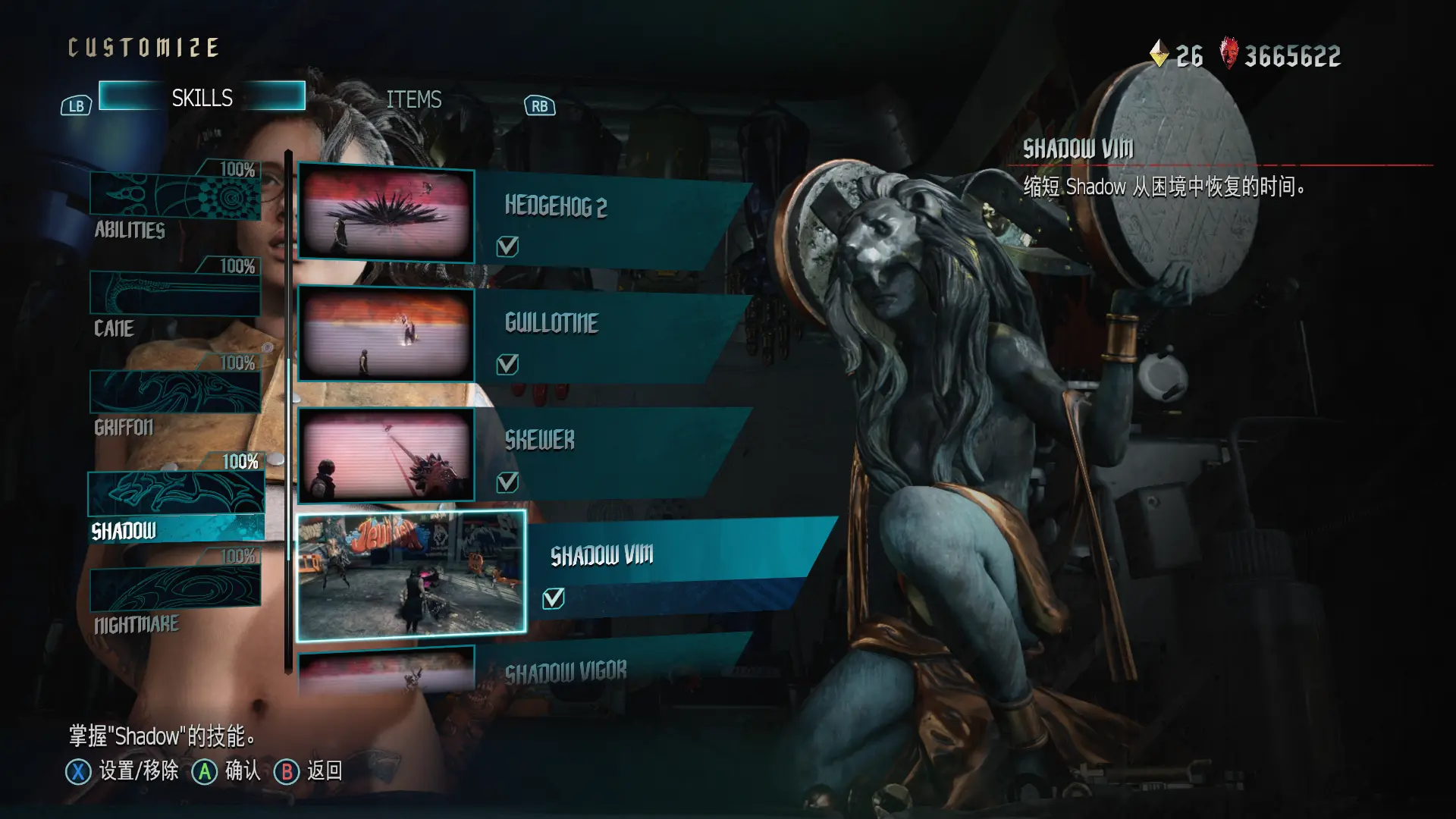Select the Shadow skill category

pyautogui.click(x=176, y=500)
